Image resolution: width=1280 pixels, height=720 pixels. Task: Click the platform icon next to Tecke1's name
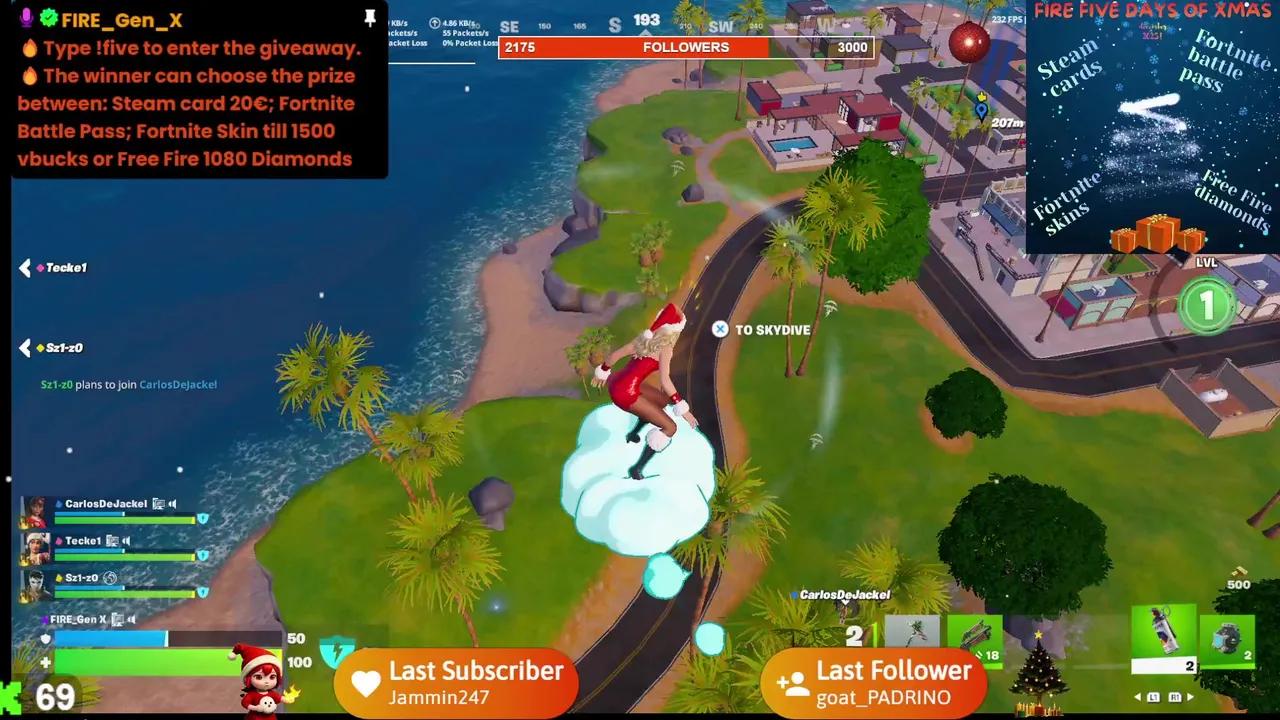112,540
